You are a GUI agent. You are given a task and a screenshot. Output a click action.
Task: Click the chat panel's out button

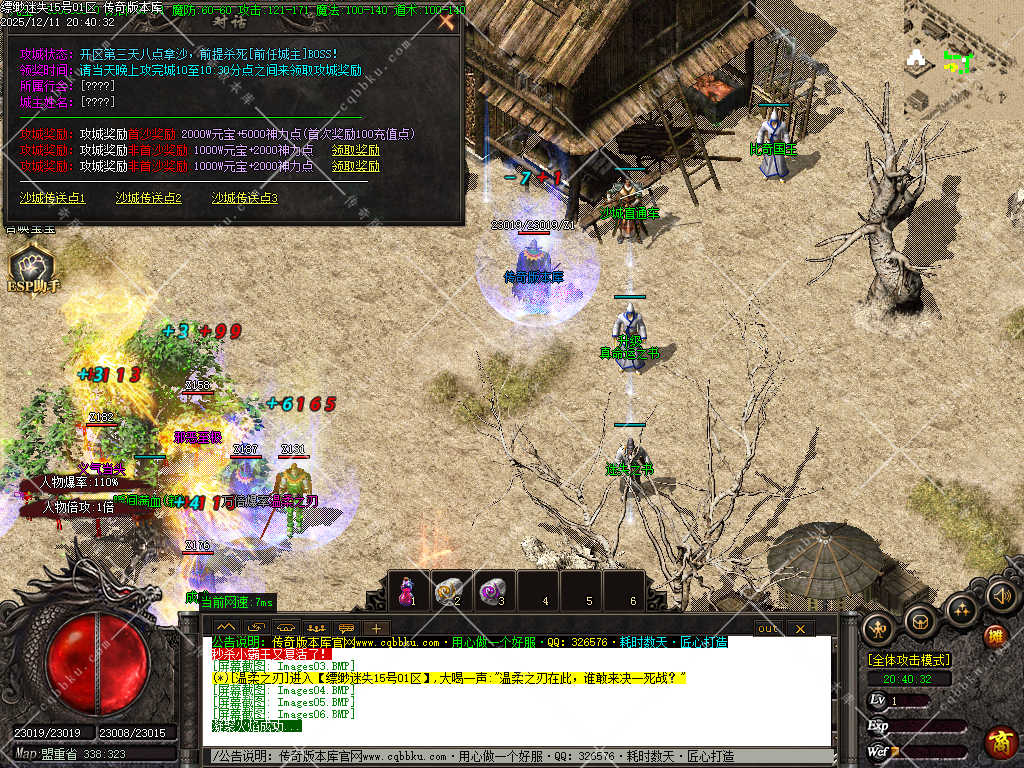coord(768,628)
